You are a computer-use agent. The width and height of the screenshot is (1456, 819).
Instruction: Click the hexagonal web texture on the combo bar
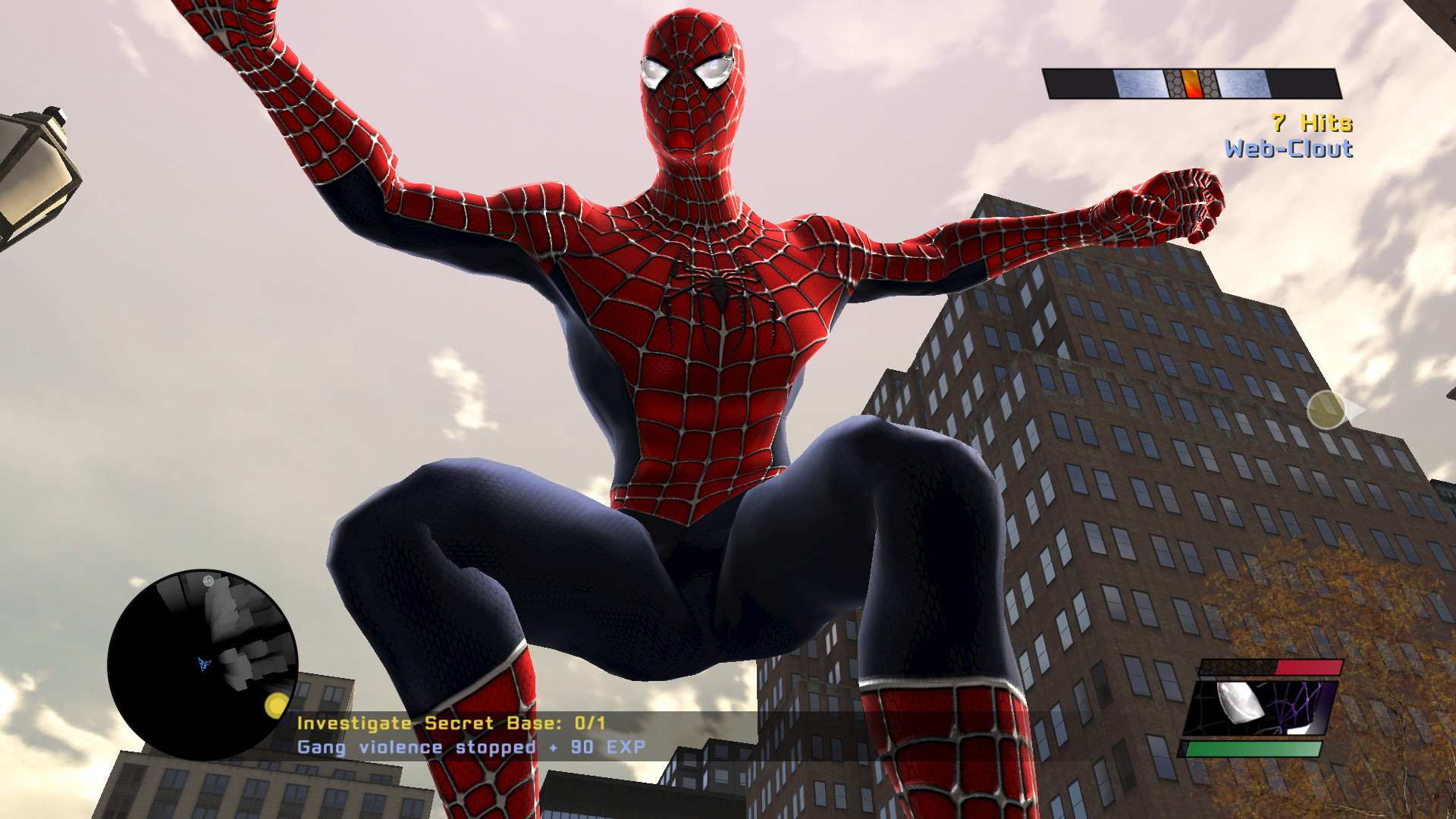click(x=1174, y=83)
